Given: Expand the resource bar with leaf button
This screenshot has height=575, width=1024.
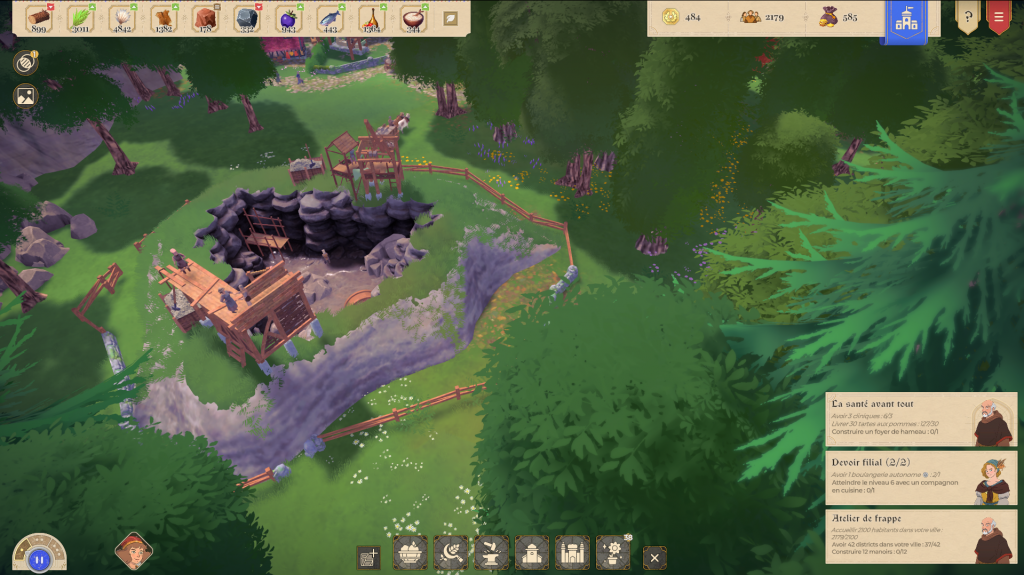Looking at the screenshot, I should click(451, 18).
